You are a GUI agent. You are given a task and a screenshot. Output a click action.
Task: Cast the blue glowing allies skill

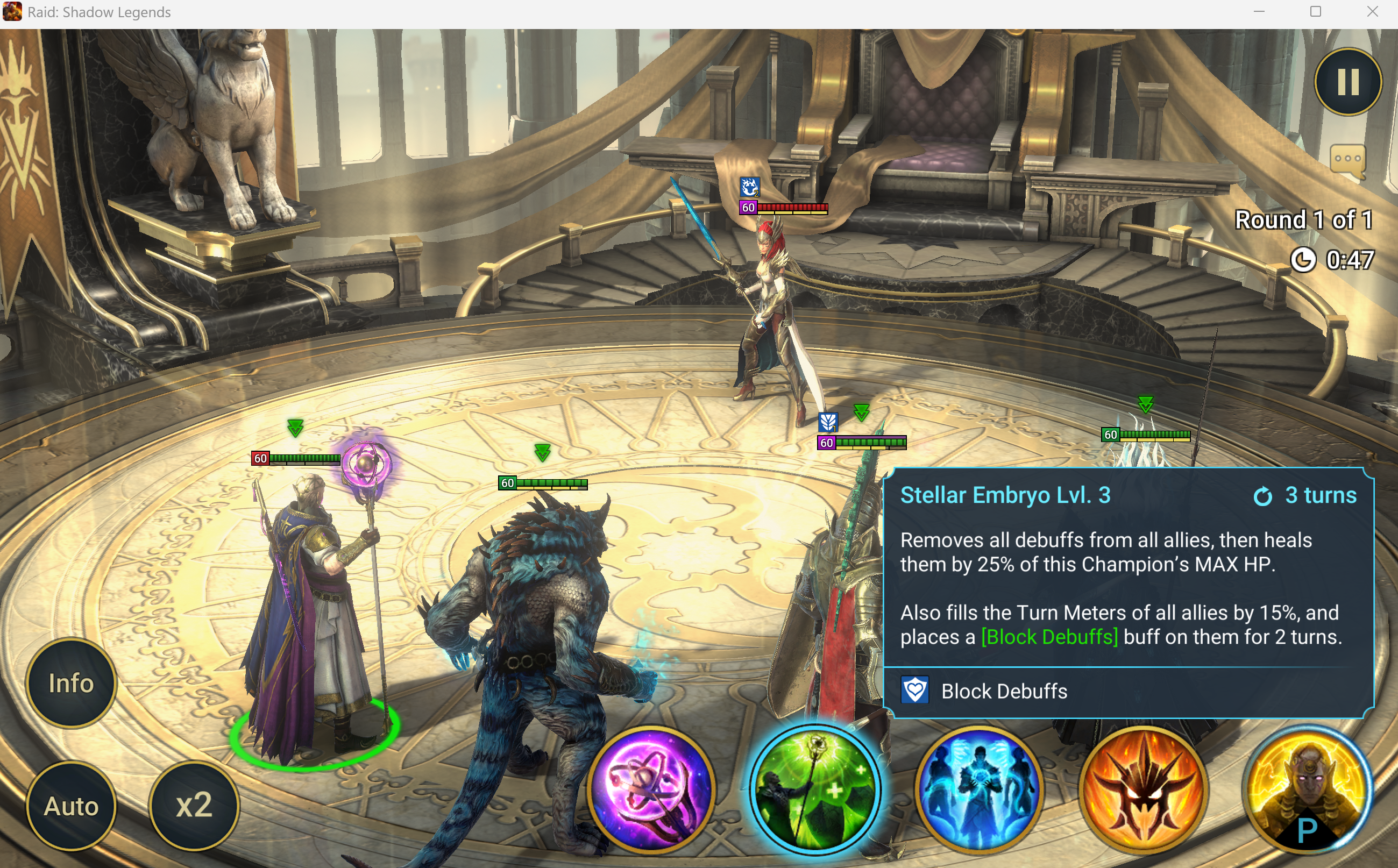980,789
